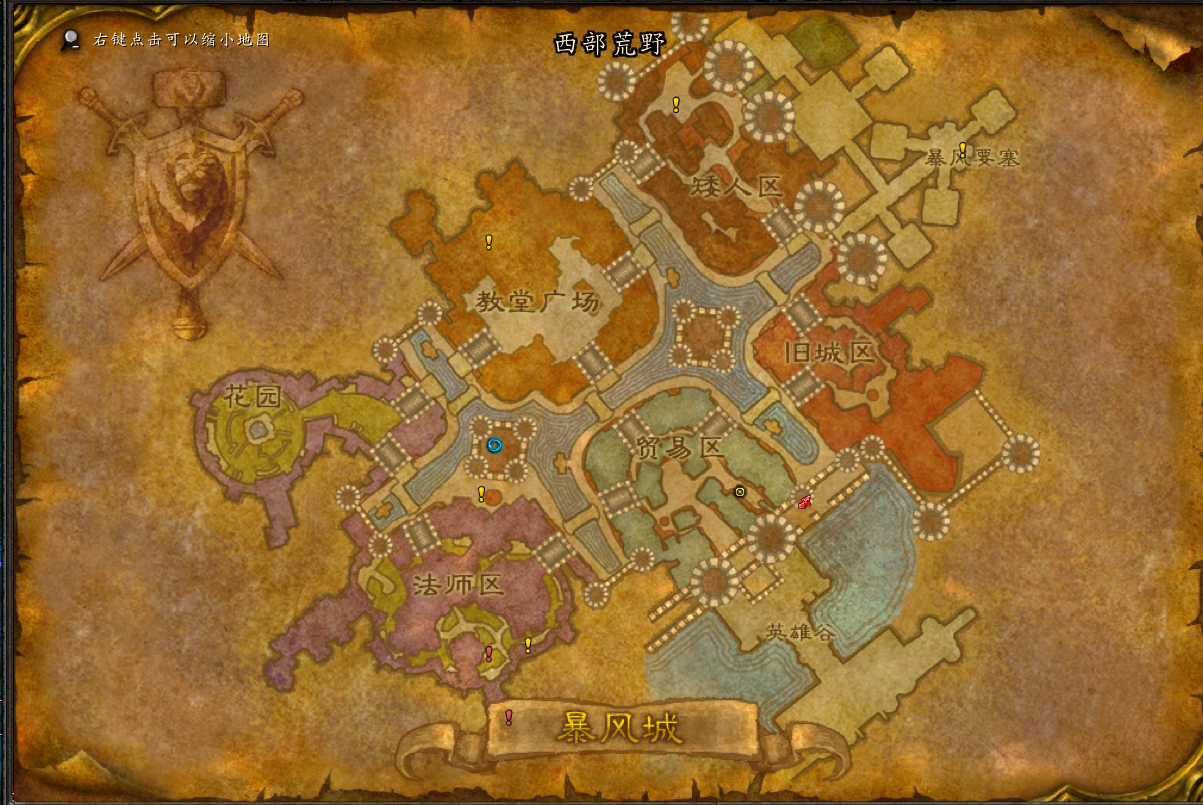Image resolution: width=1203 pixels, height=805 pixels.
Task: Click the blue swirl marker on the map
Action: (493, 446)
